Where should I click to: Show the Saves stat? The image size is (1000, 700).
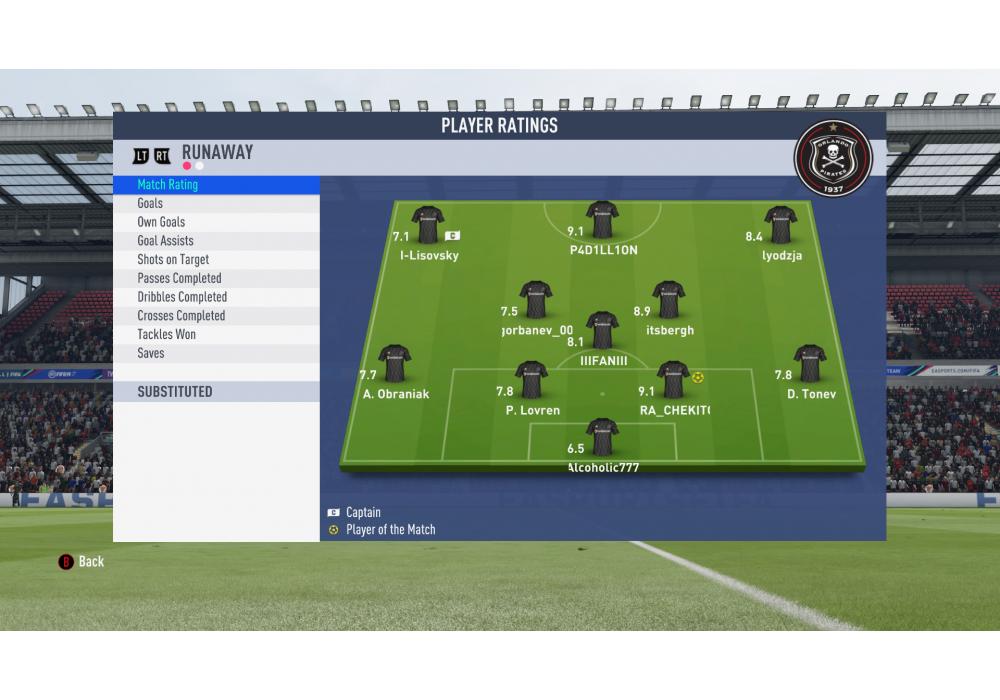coord(151,353)
